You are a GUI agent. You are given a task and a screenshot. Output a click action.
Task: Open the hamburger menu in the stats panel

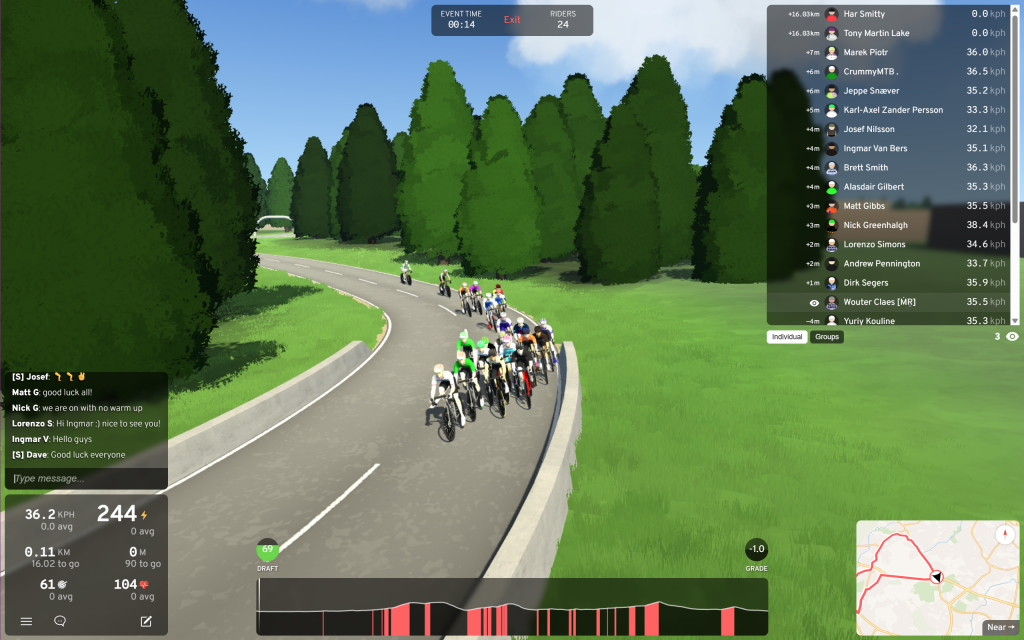27,621
